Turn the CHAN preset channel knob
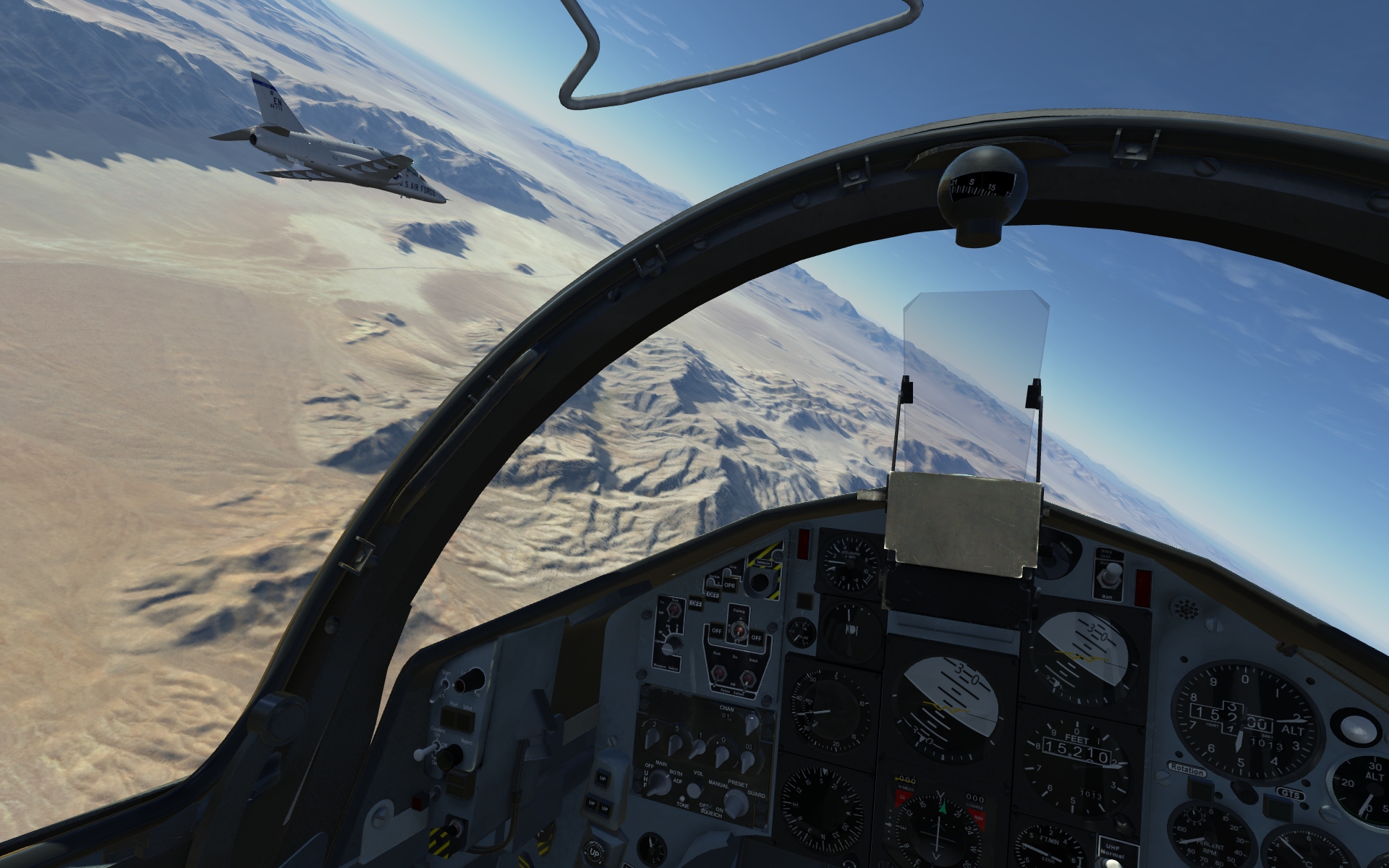This screenshot has width=1389, height=868. pos(752,723)
